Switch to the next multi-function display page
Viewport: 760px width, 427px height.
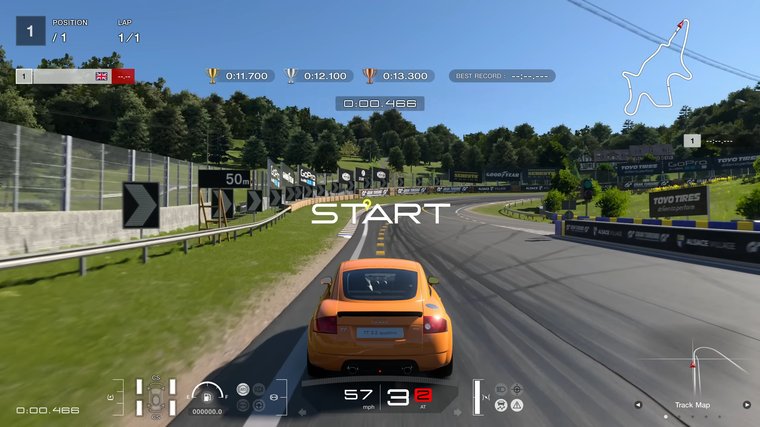click(746, 405)
